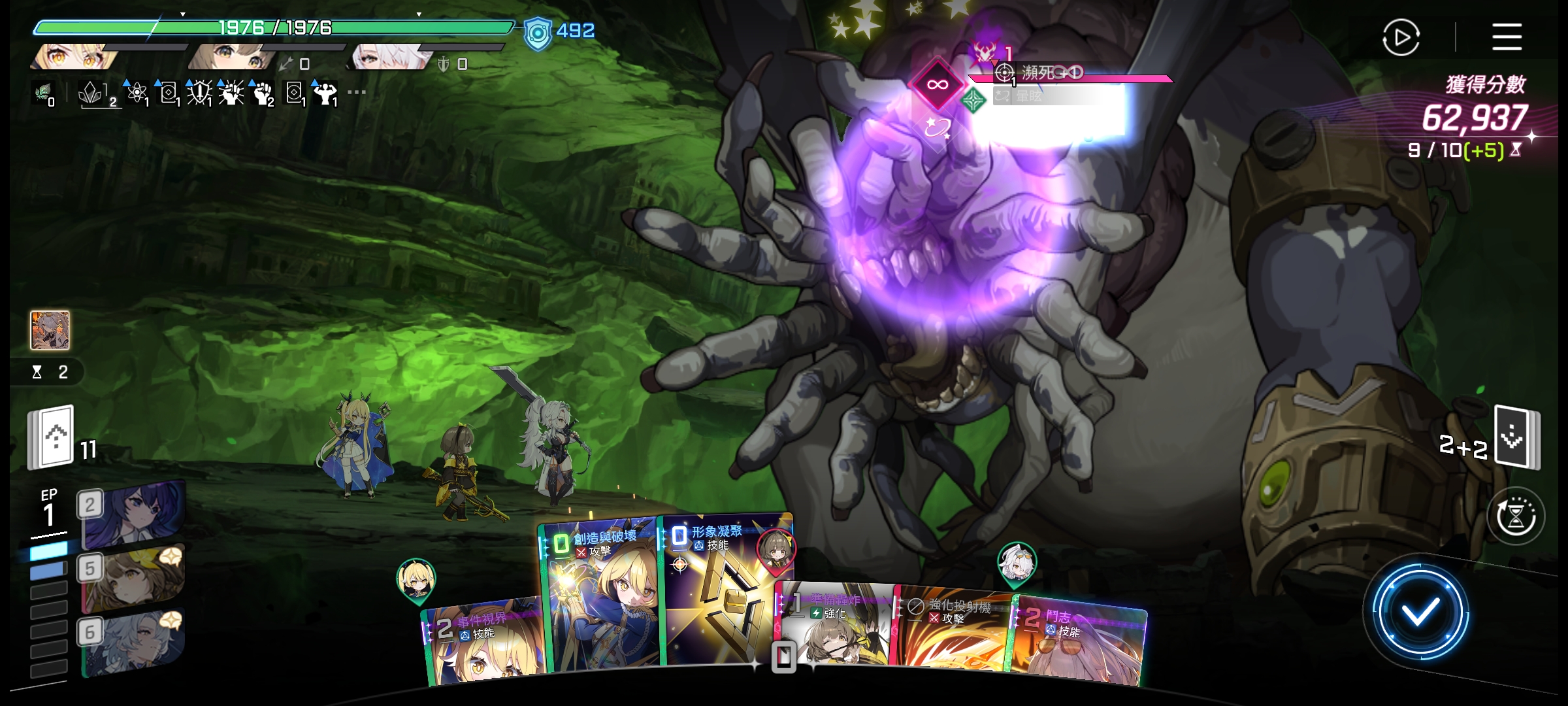View the enemy portrait thumbnail

[50, 330]
